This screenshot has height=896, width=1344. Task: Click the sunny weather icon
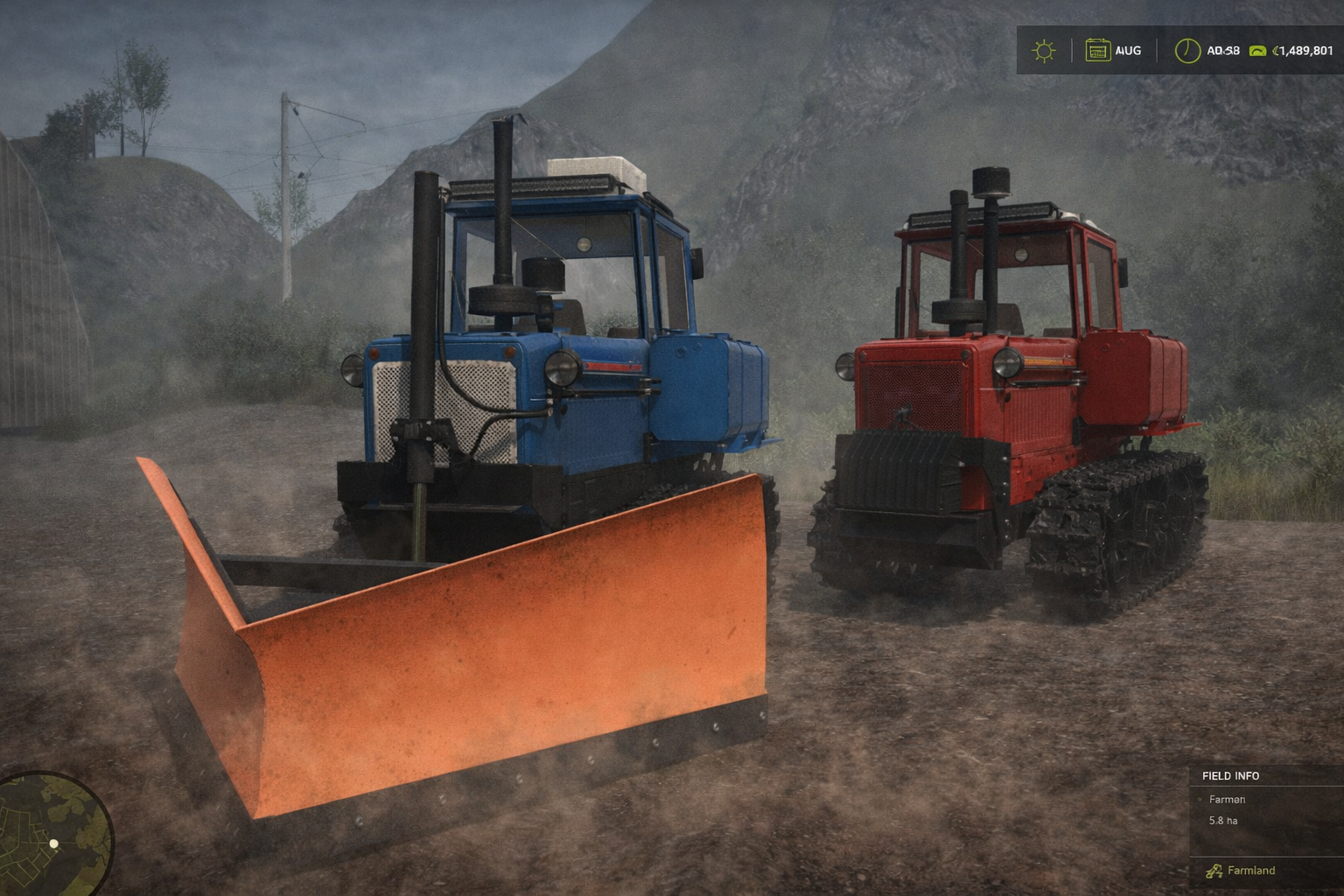coord(1043,51)
